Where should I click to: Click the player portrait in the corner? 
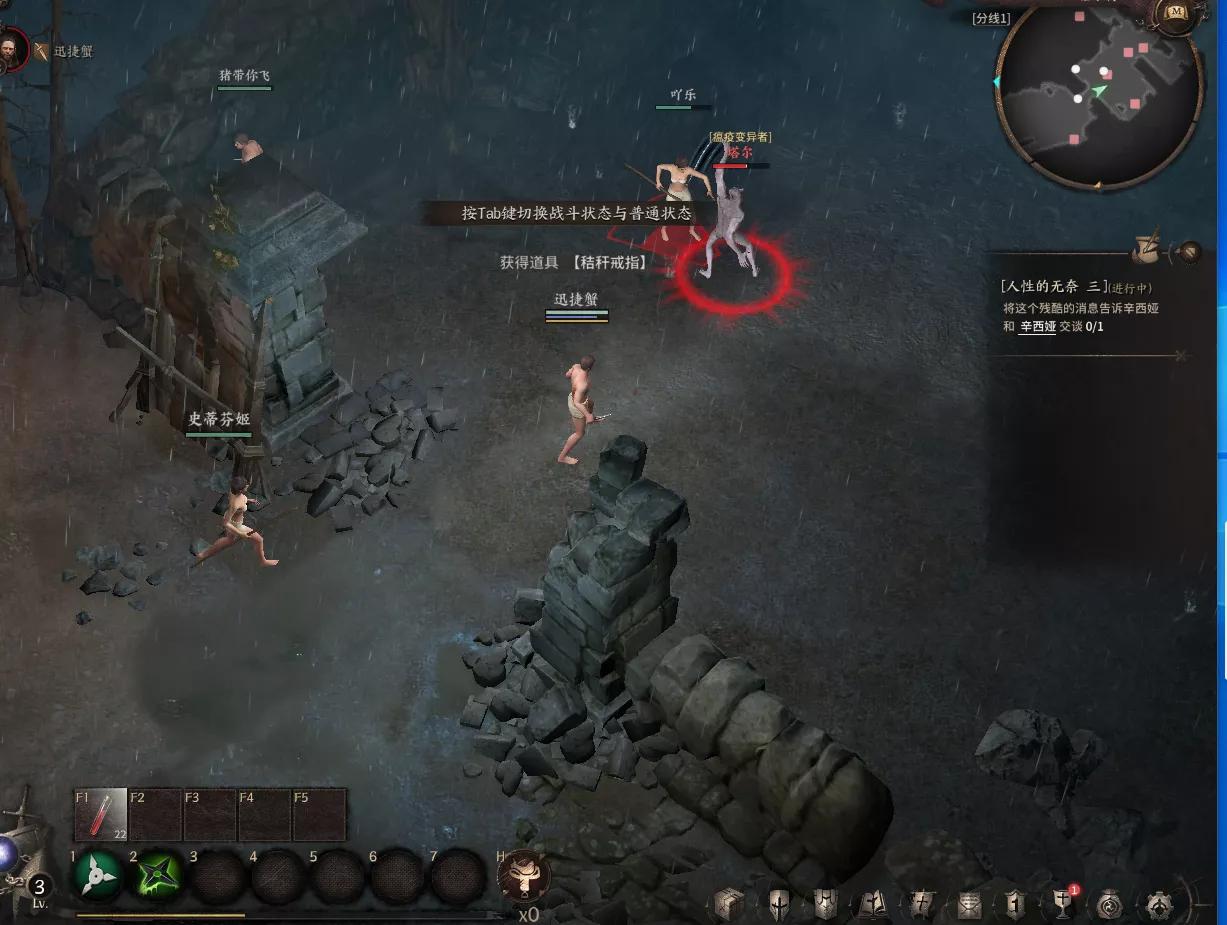[13, 50]
